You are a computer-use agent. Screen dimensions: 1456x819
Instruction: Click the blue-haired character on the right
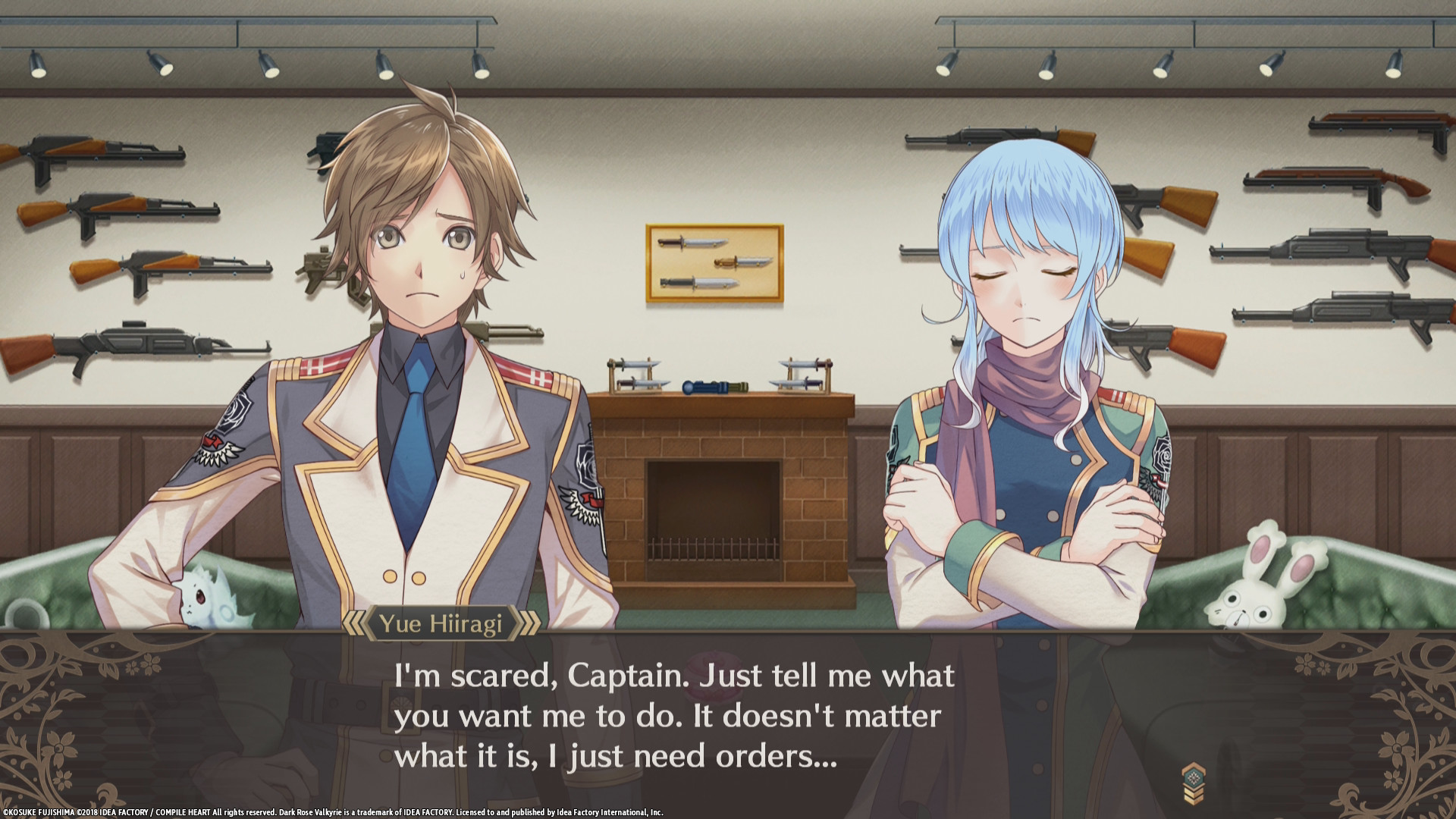tap(1024, 364)
